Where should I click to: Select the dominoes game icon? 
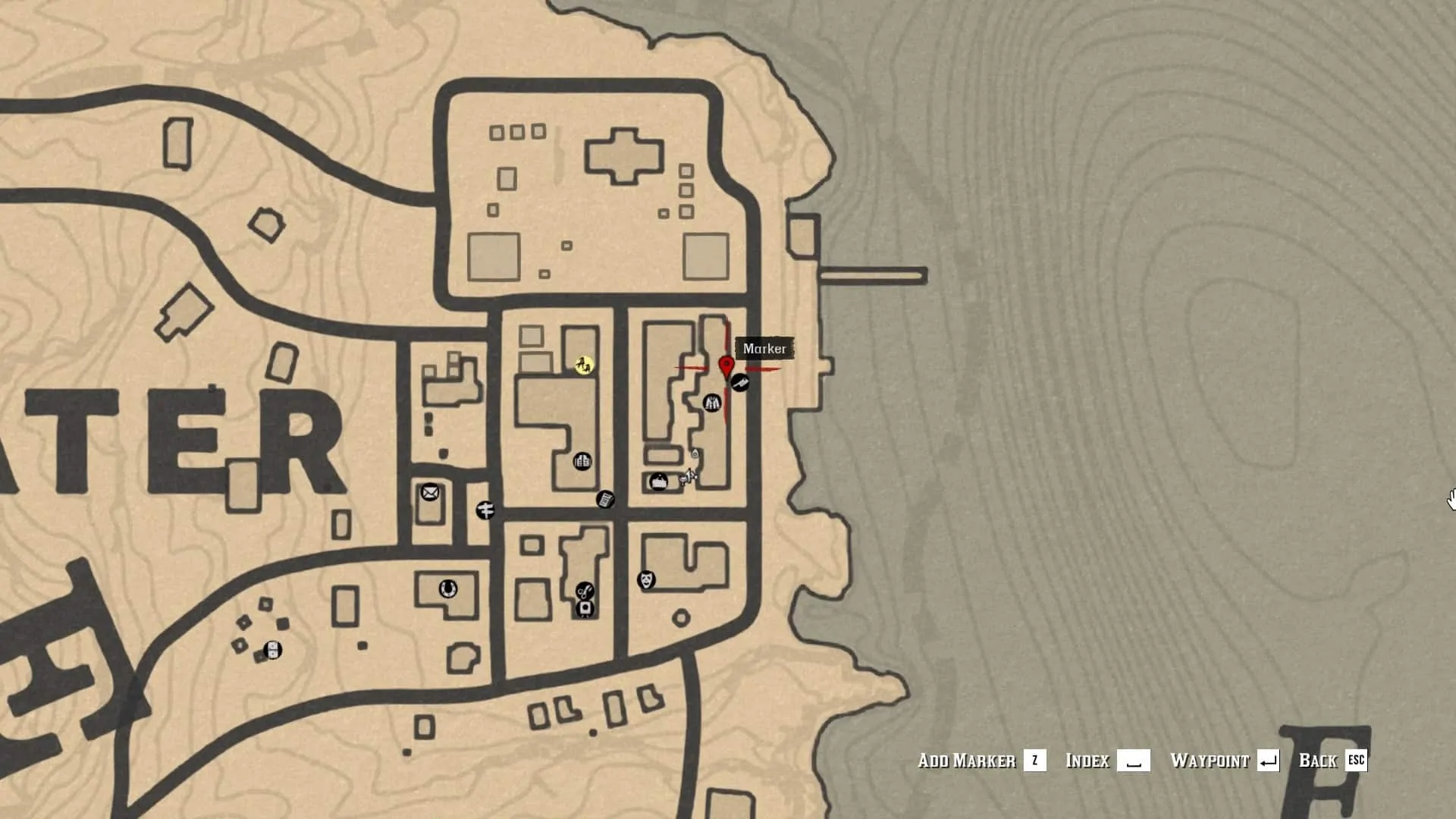point(272,650)
